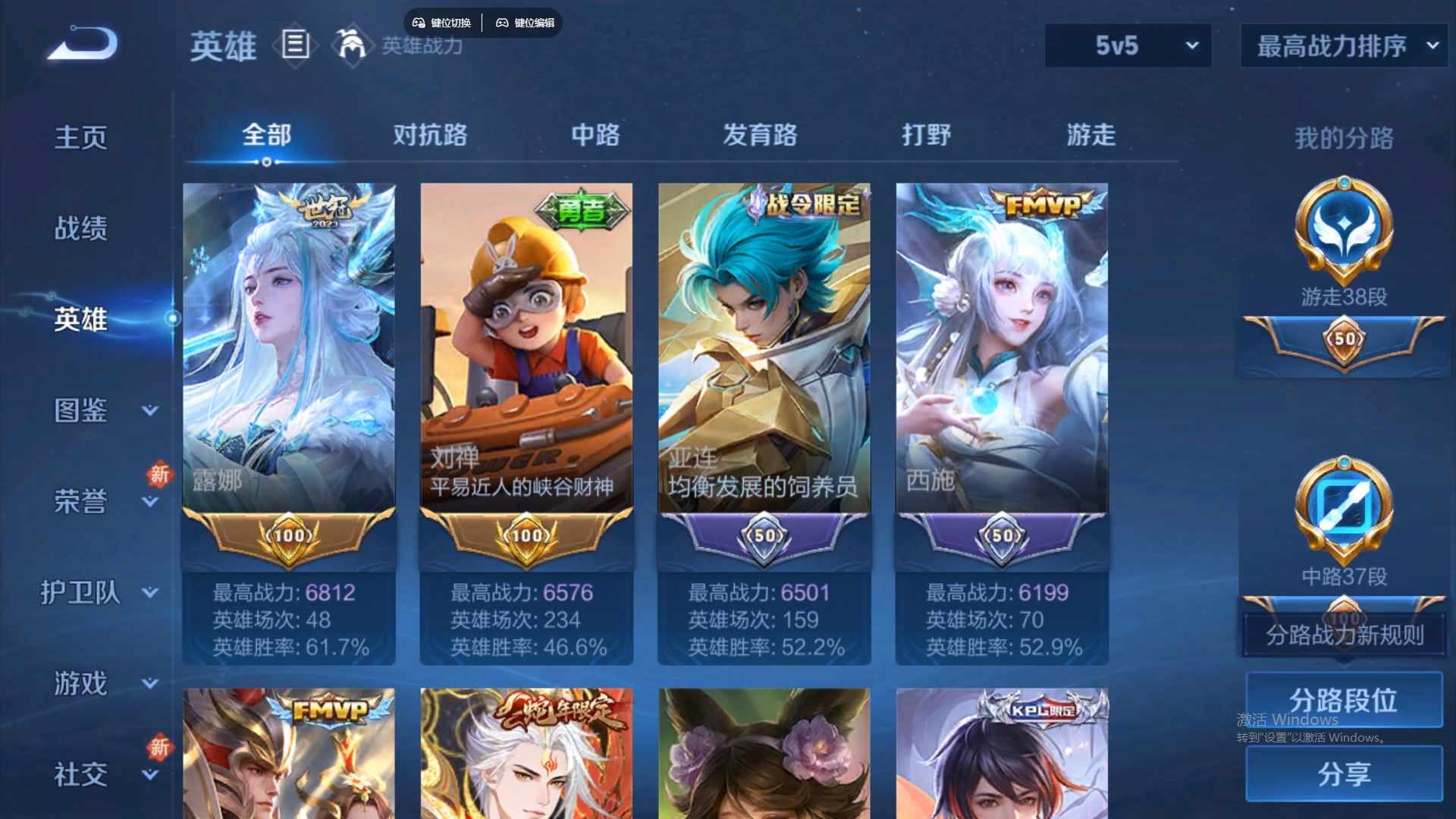
Task: Switch to the 对抗路 lane tab
Action: tap(430, 135)
